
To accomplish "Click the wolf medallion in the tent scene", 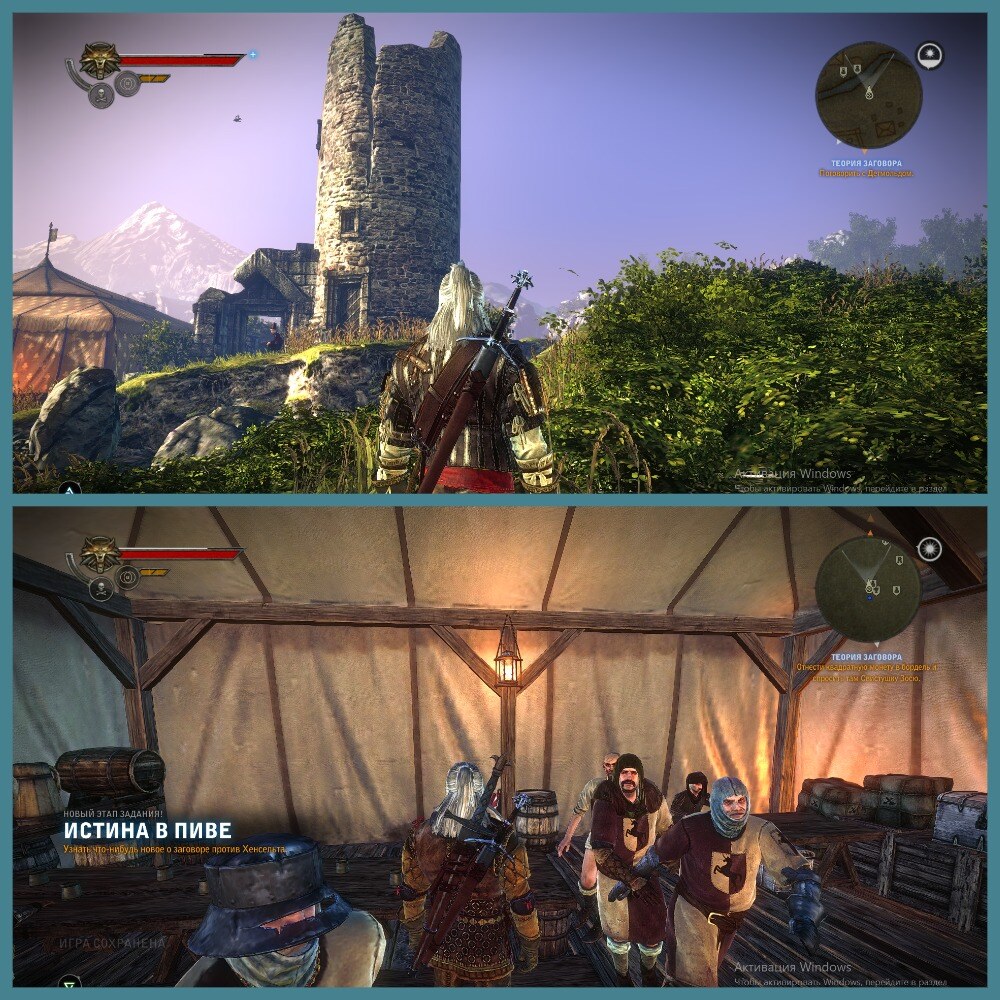I will click(x=100, y=553).
